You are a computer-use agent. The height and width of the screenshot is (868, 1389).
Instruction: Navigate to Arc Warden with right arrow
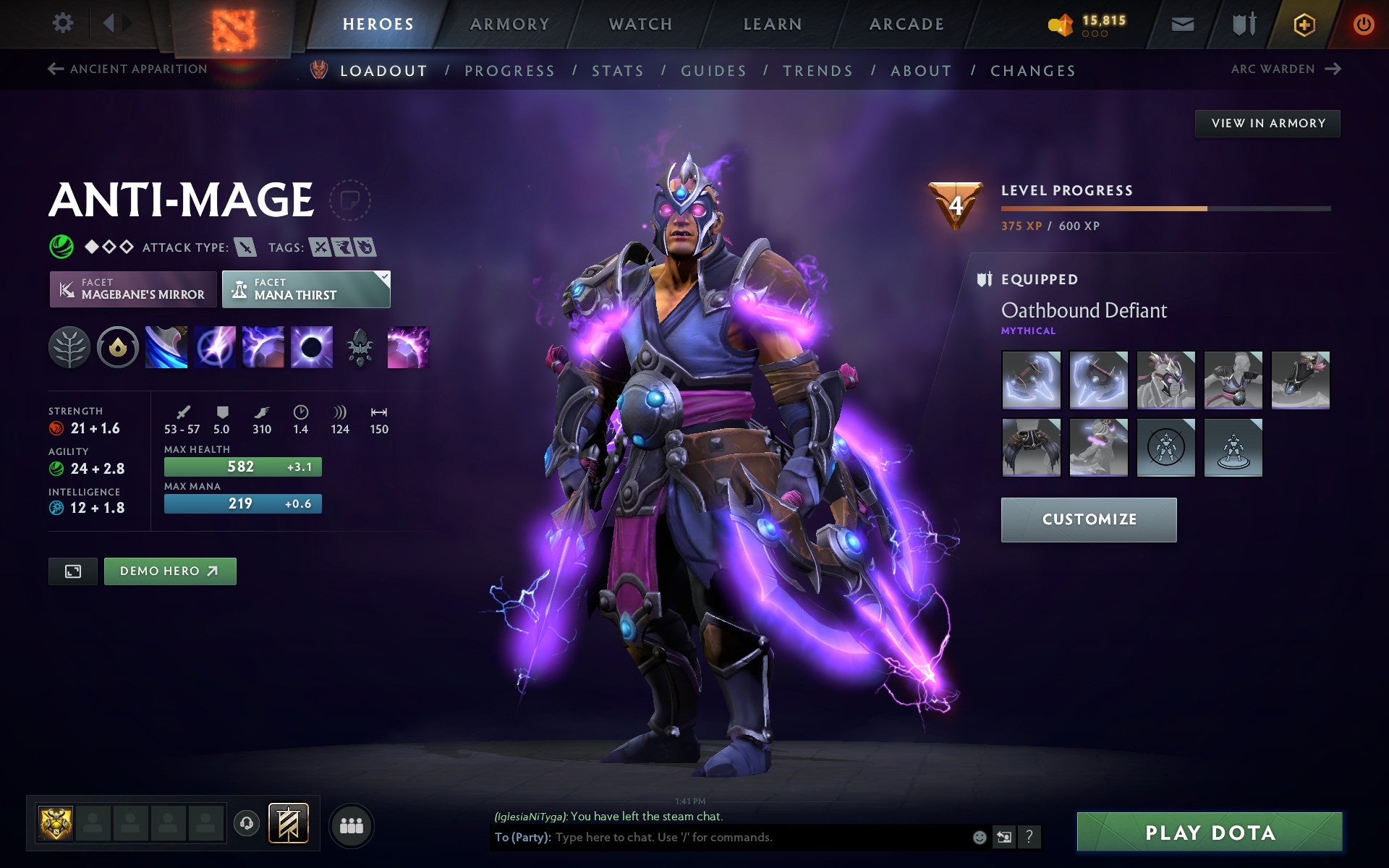tap(1333, 69)
